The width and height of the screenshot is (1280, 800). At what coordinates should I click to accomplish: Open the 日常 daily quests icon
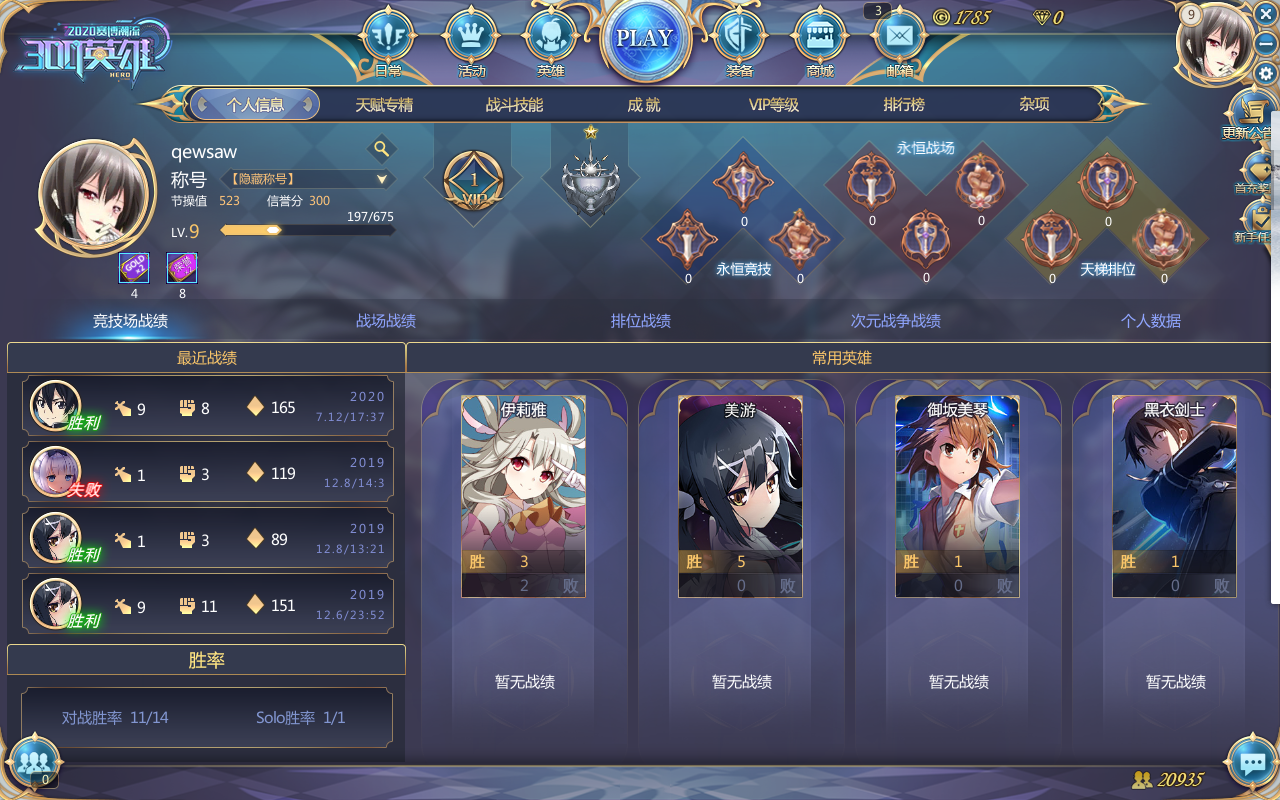[389, 35]
